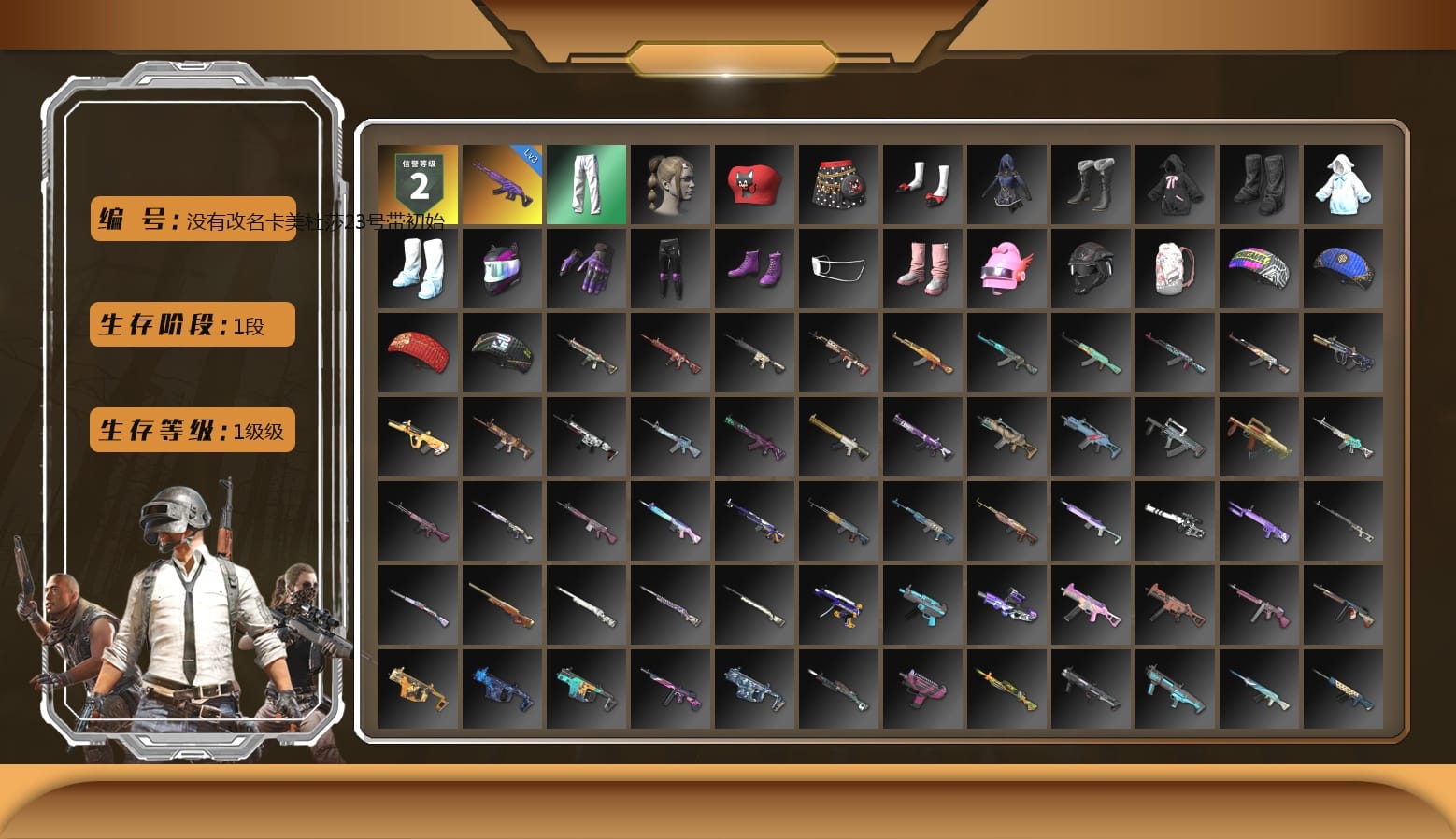Open the blue beret item
Screen dimensions: 1456x839
click(1344, 268)
